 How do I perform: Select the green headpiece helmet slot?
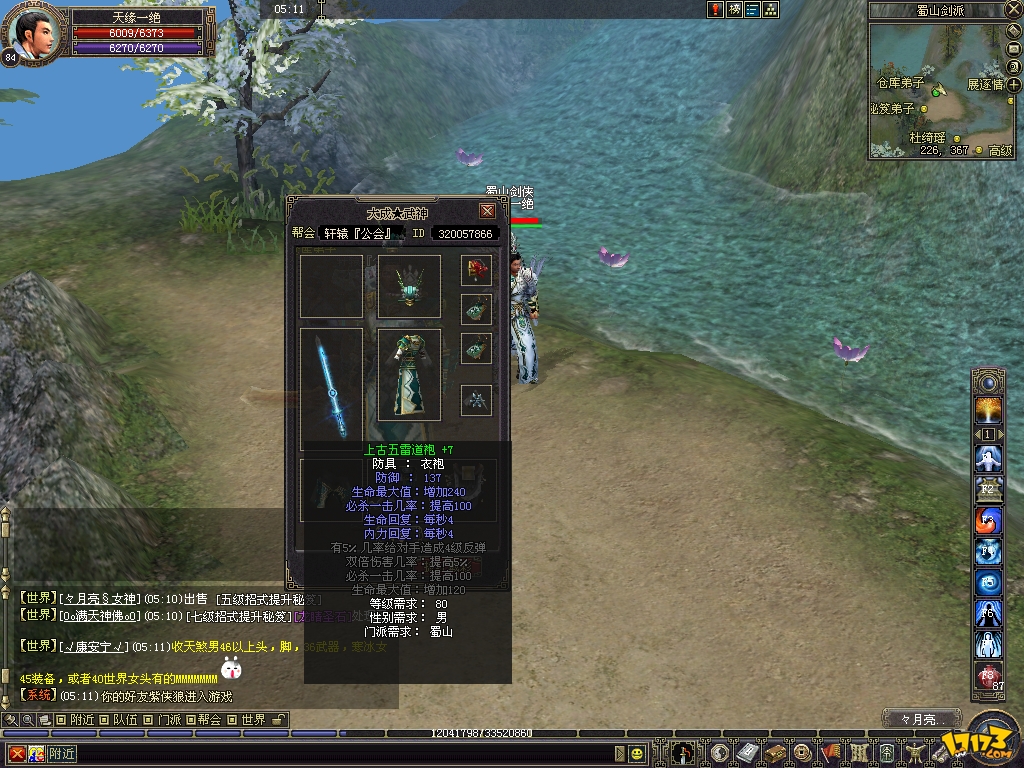[409, 286]
